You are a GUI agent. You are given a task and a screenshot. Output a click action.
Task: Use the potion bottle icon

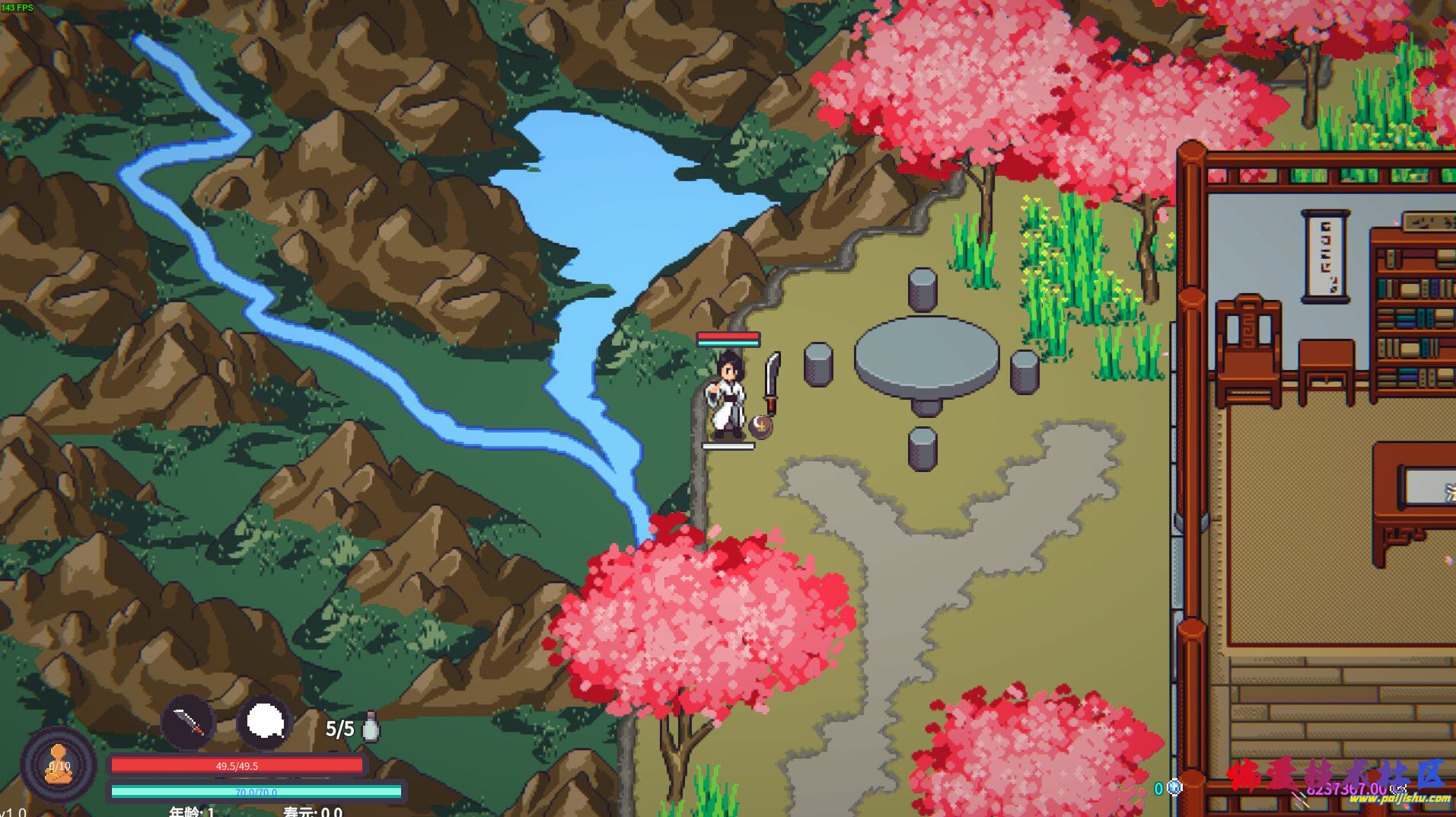tap(371, 727)
